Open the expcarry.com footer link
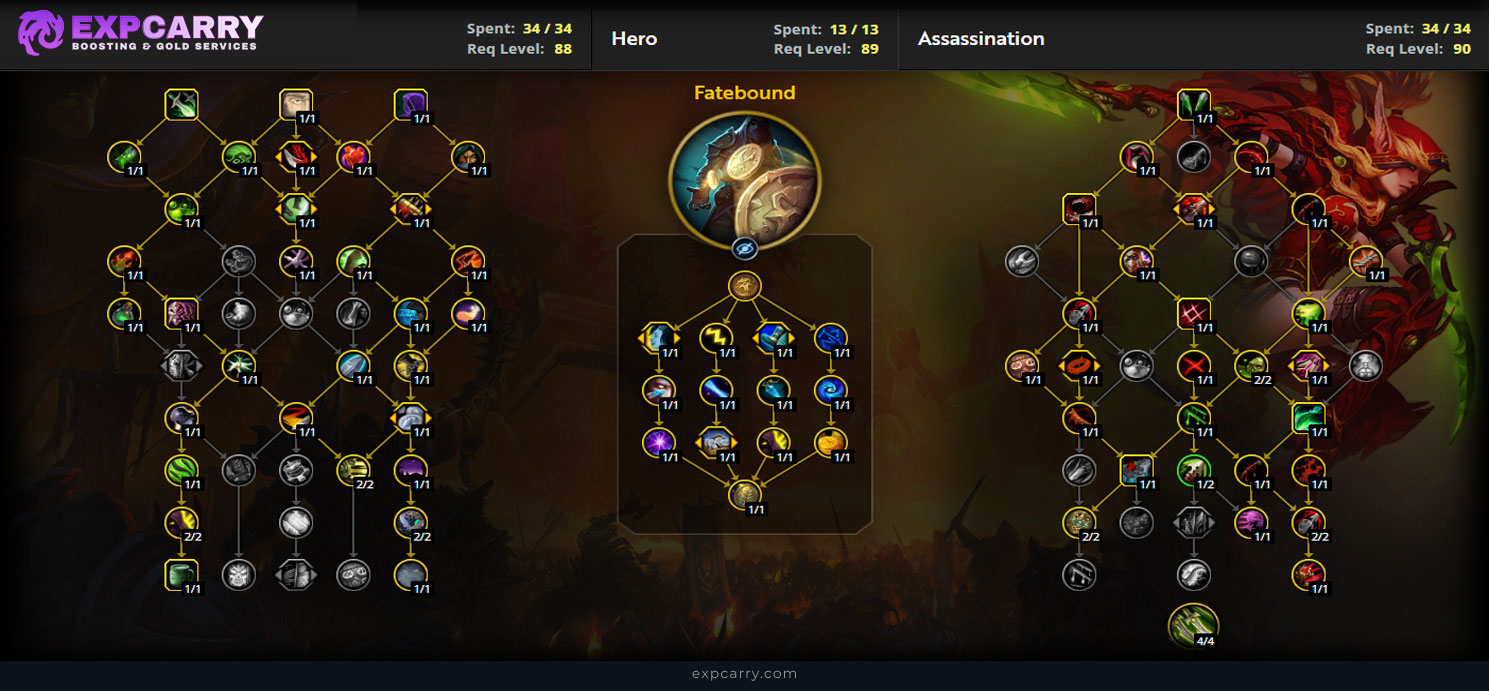1489x691 pixels. (744, 674)
